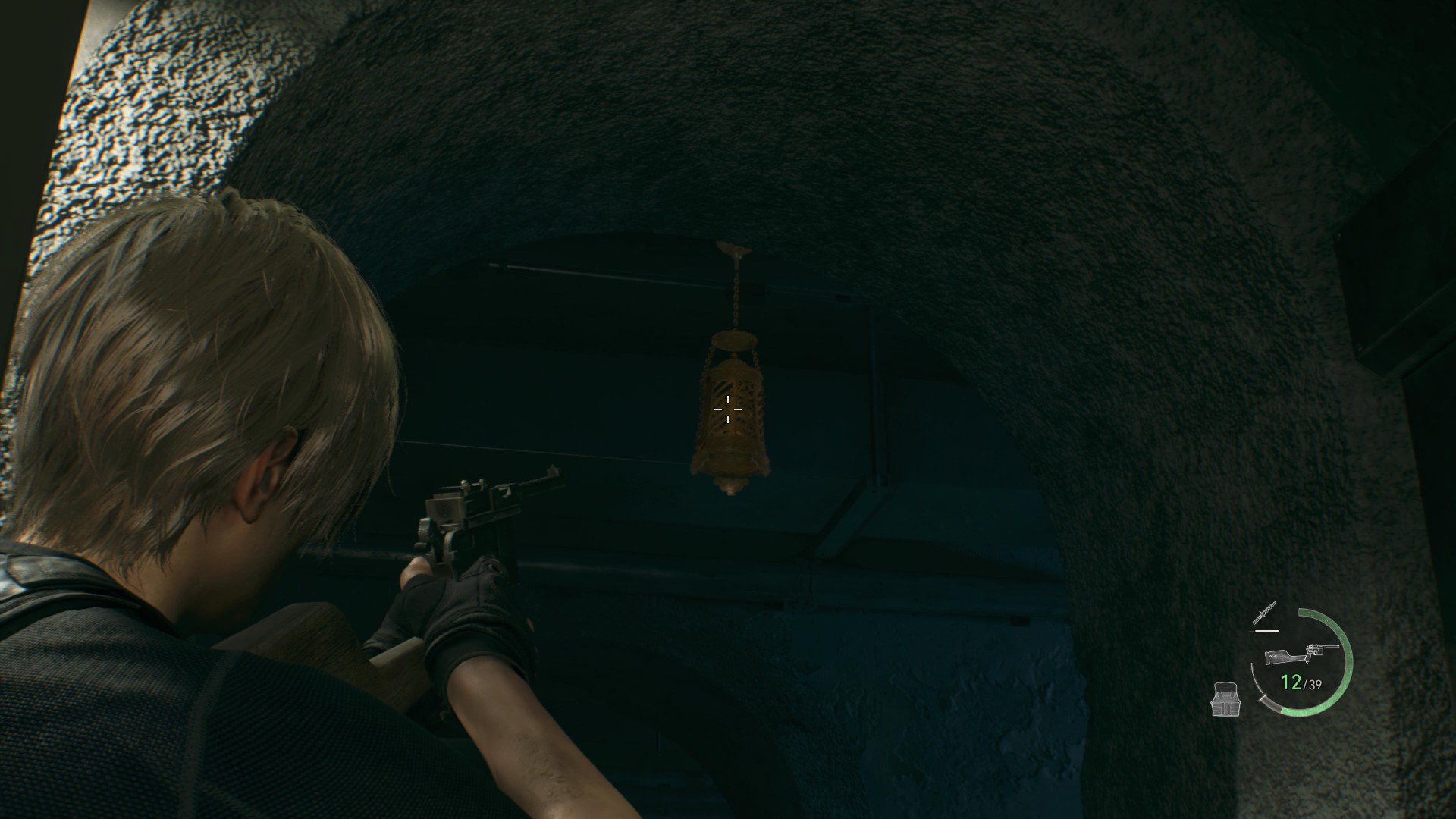Click the reserve ammo number 39
This screenshot has height=819, width=1456.
pyautogui.click(x=1314, y=684)
